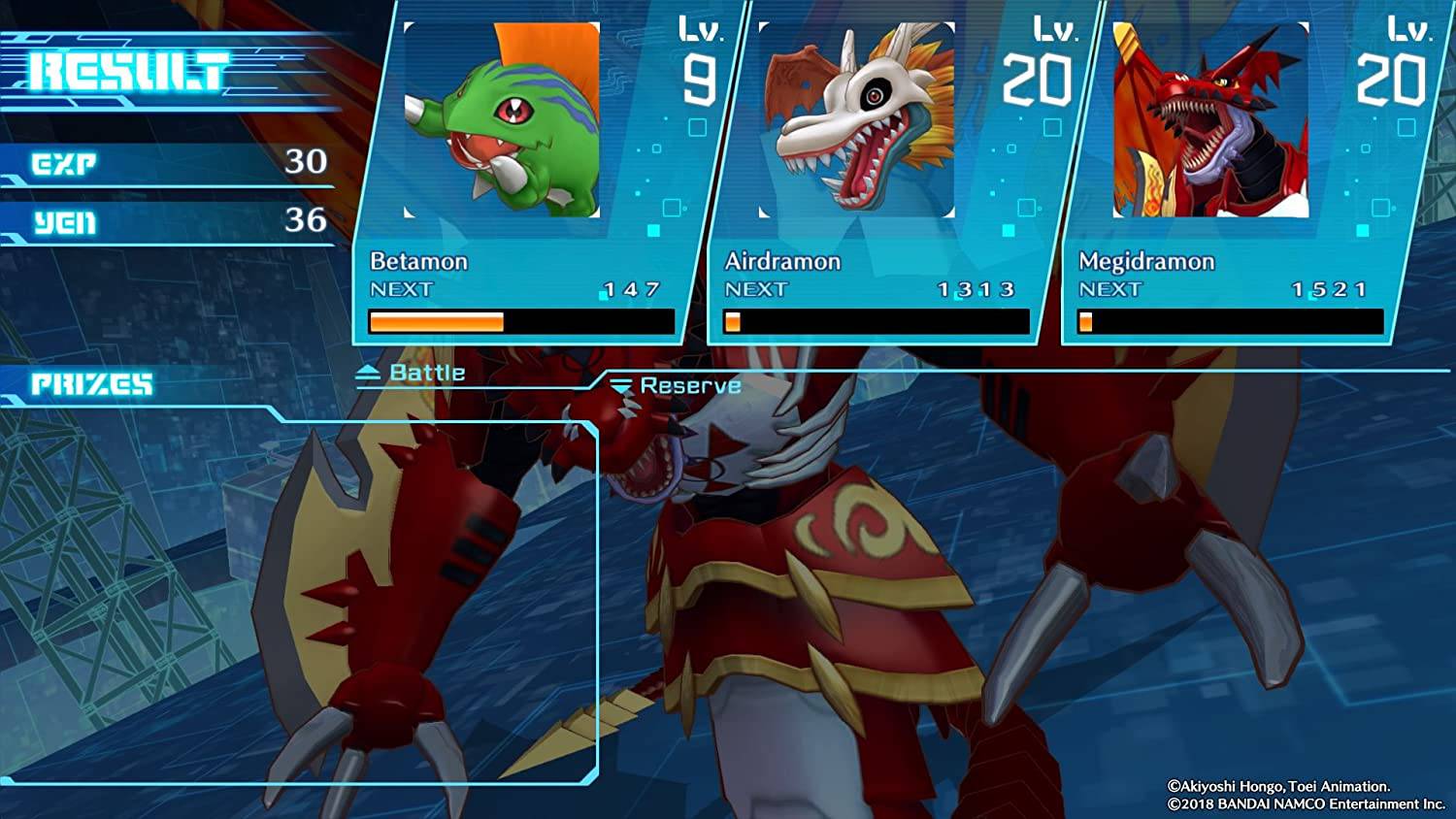Viewport: 1456px width, 819px height.
Task: Collapse the PRIZES panel
Action: (92, 381)
